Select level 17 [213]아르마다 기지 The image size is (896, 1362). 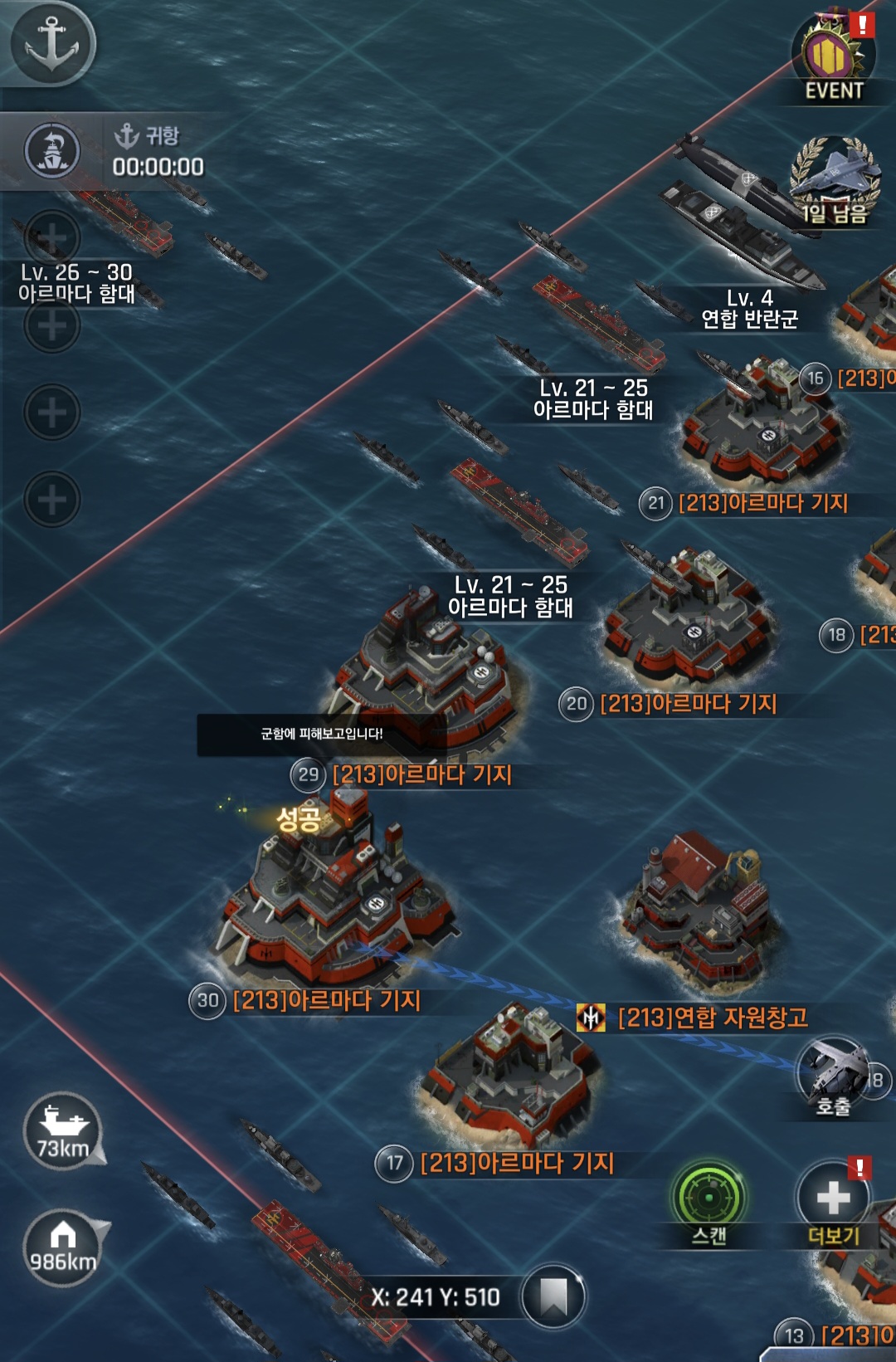pos(510,1079)
